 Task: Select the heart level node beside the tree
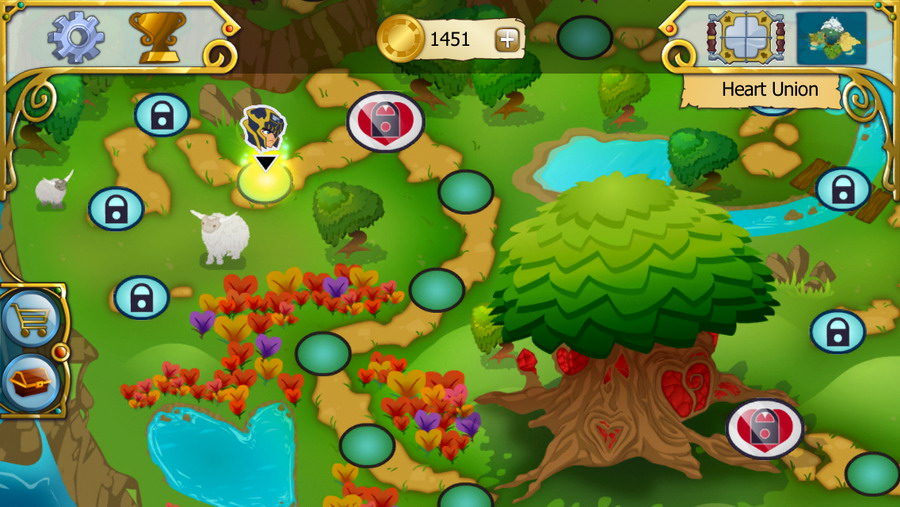[x=765, y=428]
